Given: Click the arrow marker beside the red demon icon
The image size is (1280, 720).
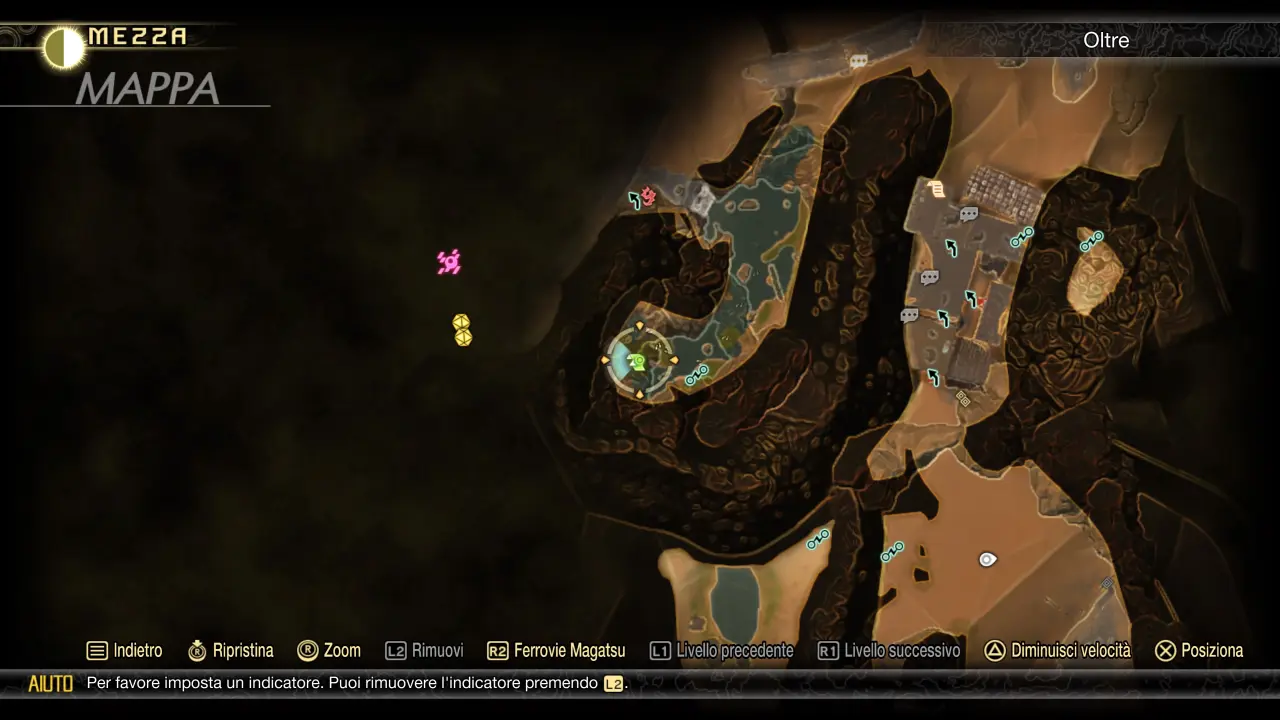Looking at the screenshot, I should pos(634,200).
